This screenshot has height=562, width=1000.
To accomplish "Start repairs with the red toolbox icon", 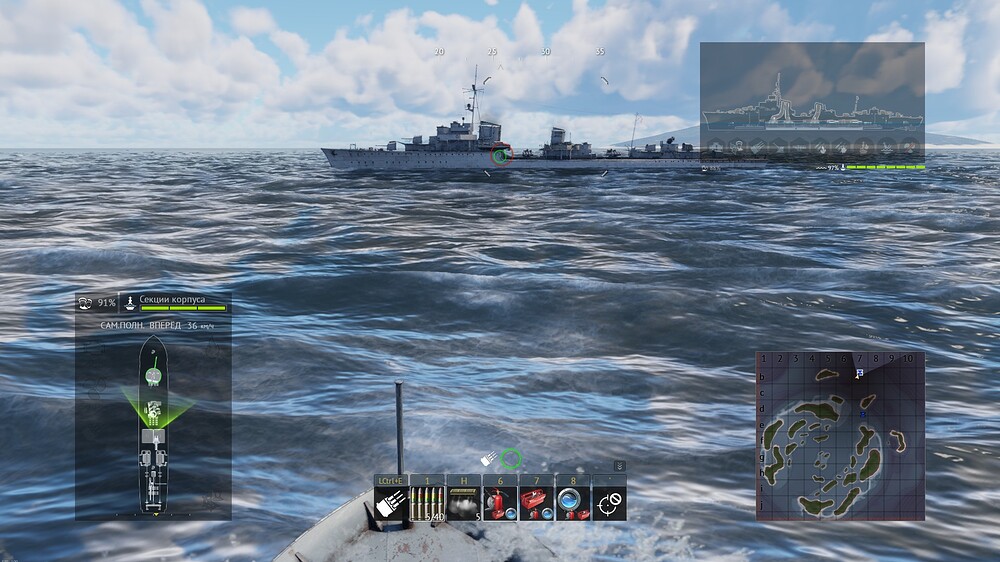I will 536,504.
